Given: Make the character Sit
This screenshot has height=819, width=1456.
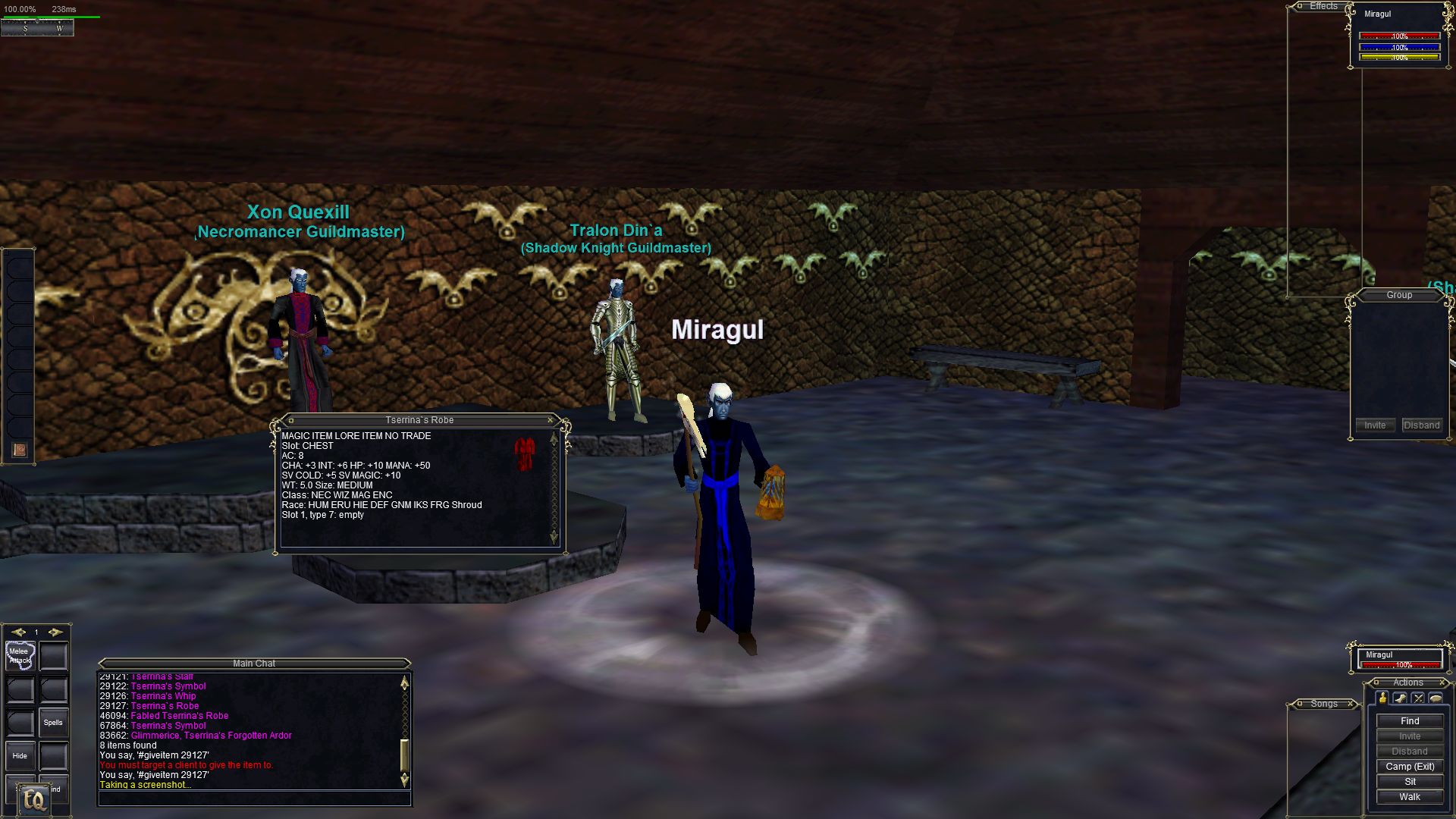Looking at the screenshot, I should pyautogui.click(x=1410, y=782).
